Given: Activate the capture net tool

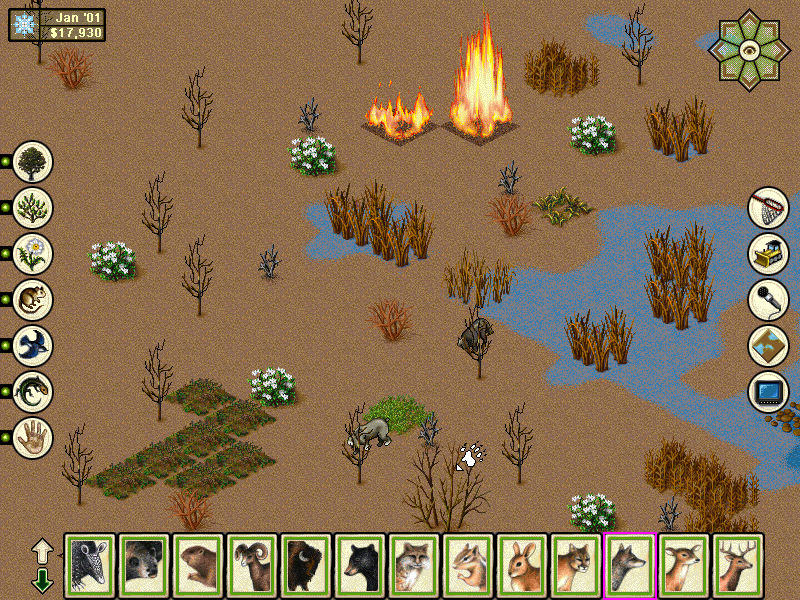Looking at the screenshot, I should [768, 208].
